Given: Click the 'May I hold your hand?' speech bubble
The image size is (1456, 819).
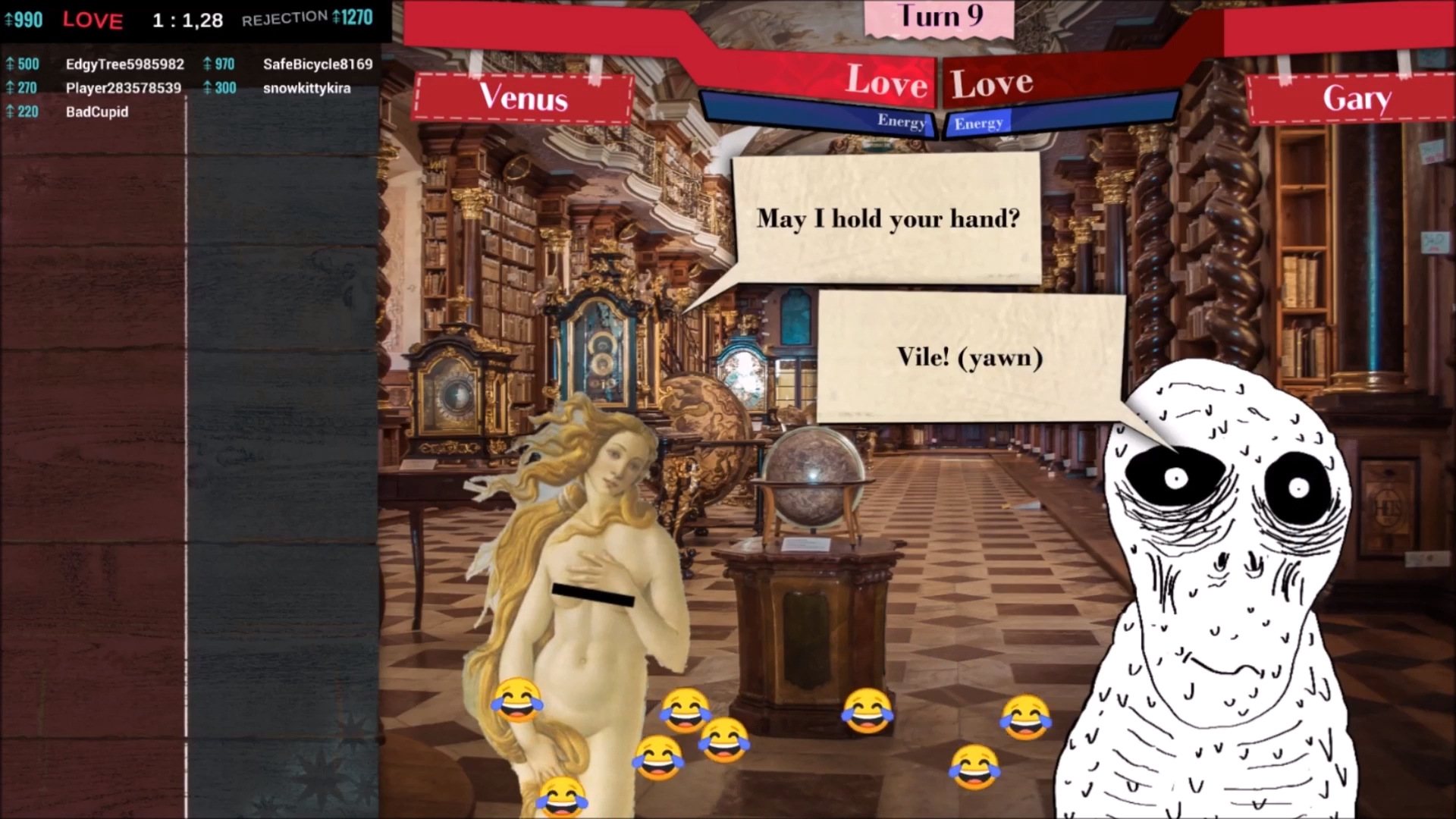Looking at the screenshot, I should [x=886, y=218].
